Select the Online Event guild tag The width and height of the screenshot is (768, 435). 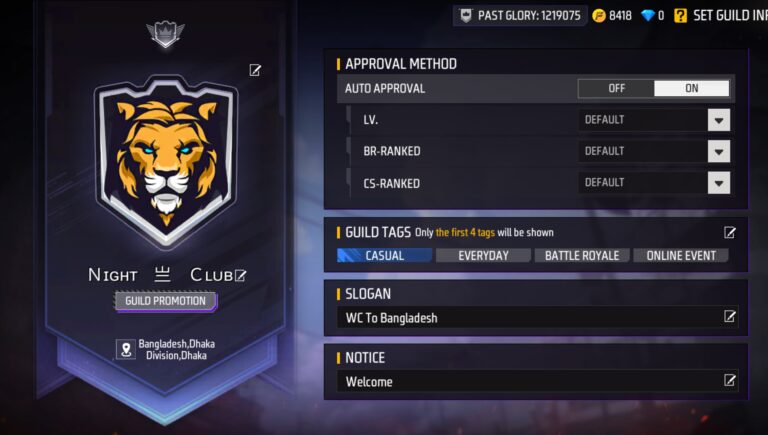680,255
